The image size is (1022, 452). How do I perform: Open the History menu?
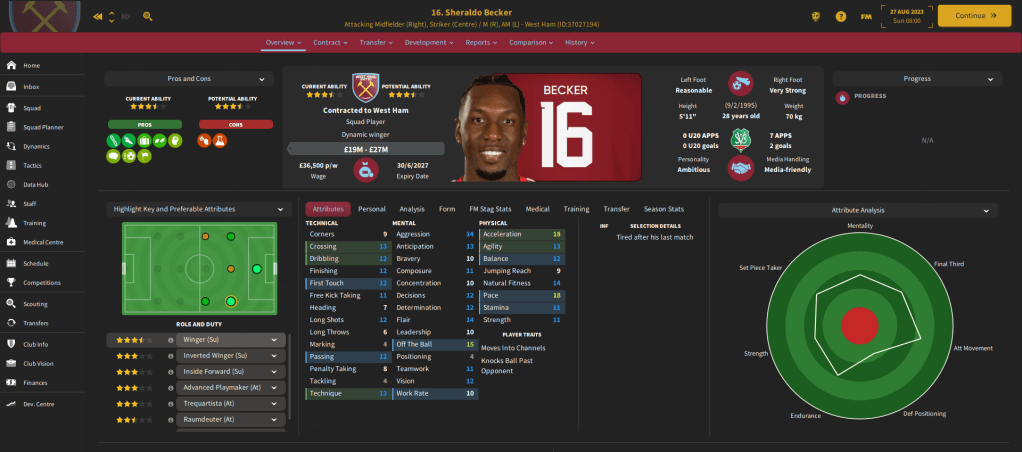pos(579,43)
